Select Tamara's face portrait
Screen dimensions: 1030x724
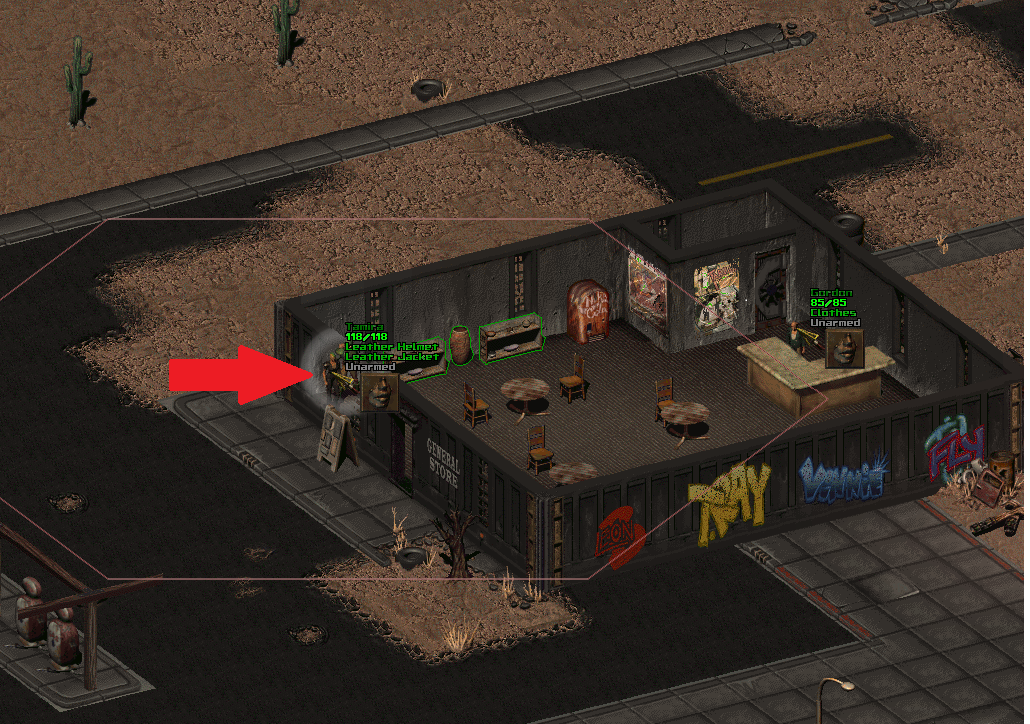pyautogui.click(x=379, y=392)
